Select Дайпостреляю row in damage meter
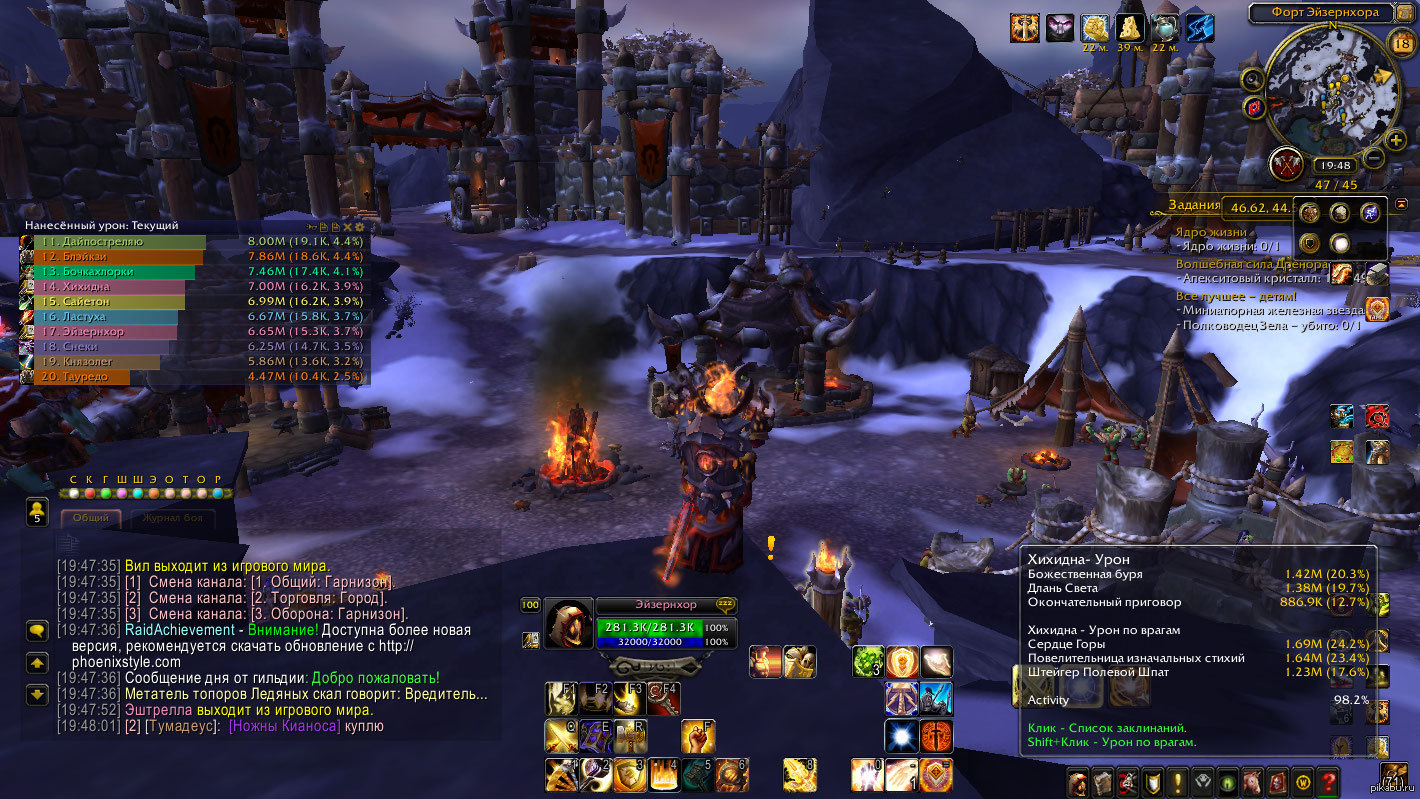1420x799 pixels. [120, 242]
